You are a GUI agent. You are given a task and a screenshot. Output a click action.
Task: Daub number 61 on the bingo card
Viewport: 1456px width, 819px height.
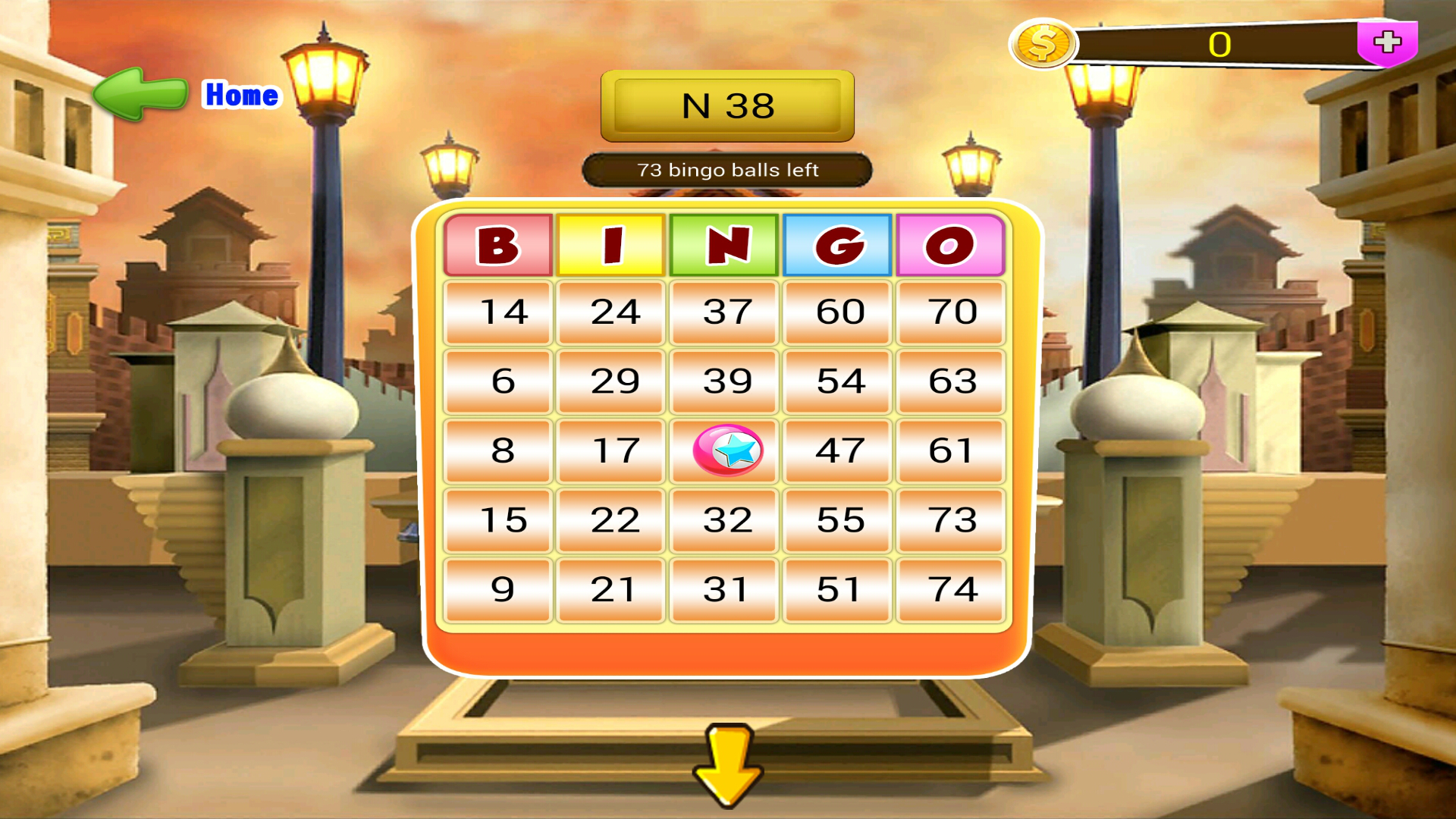(950, 450)
